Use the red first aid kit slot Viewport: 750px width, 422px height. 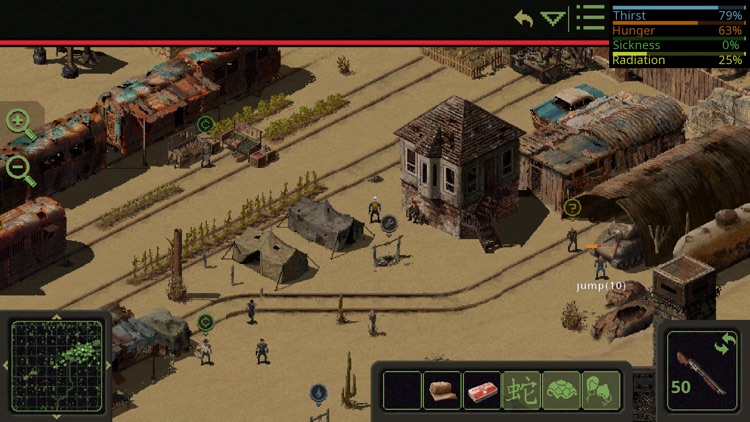point(482,390)
